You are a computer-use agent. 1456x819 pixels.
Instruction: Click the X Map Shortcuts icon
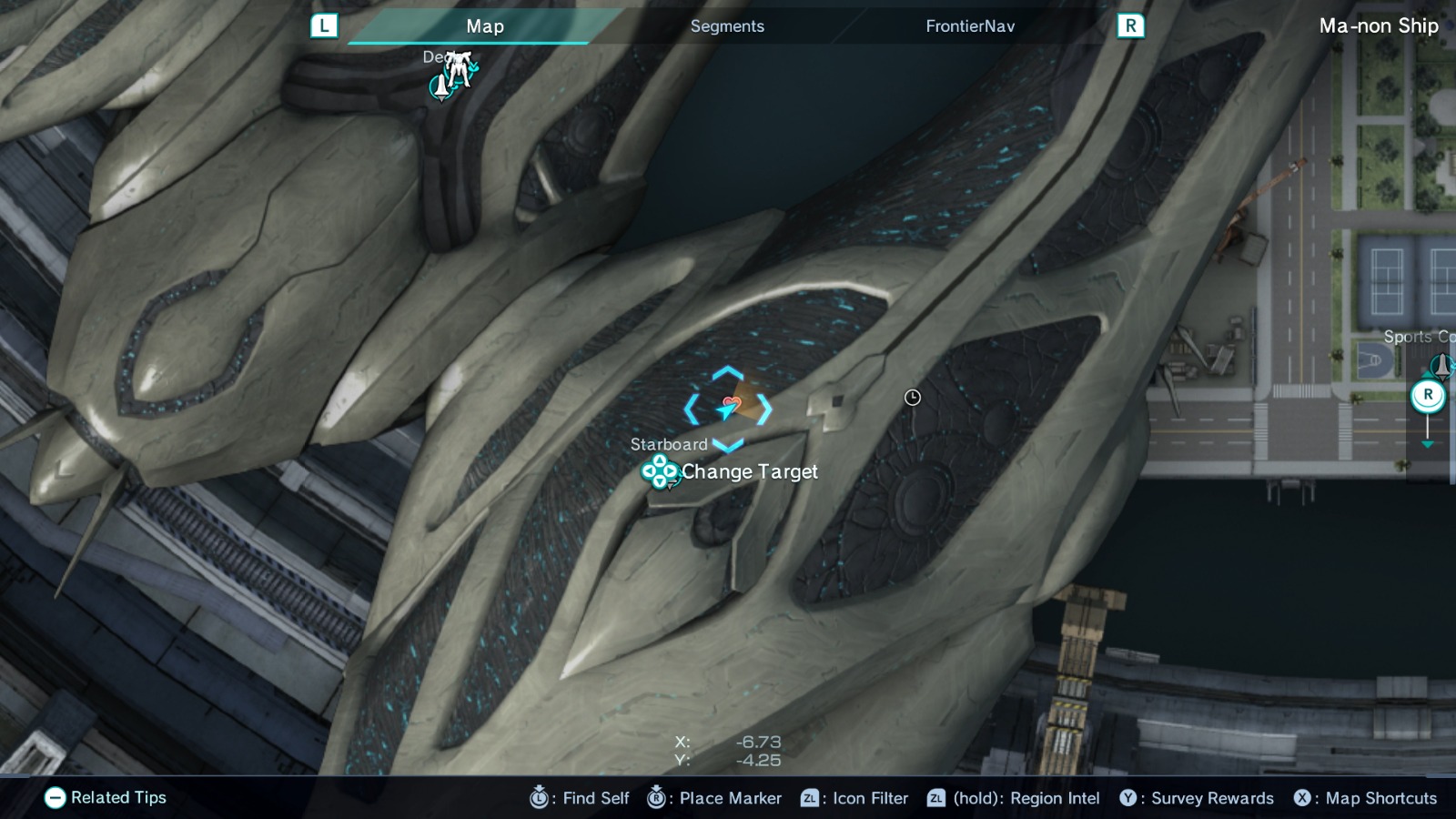click(x=1303, y=798)
